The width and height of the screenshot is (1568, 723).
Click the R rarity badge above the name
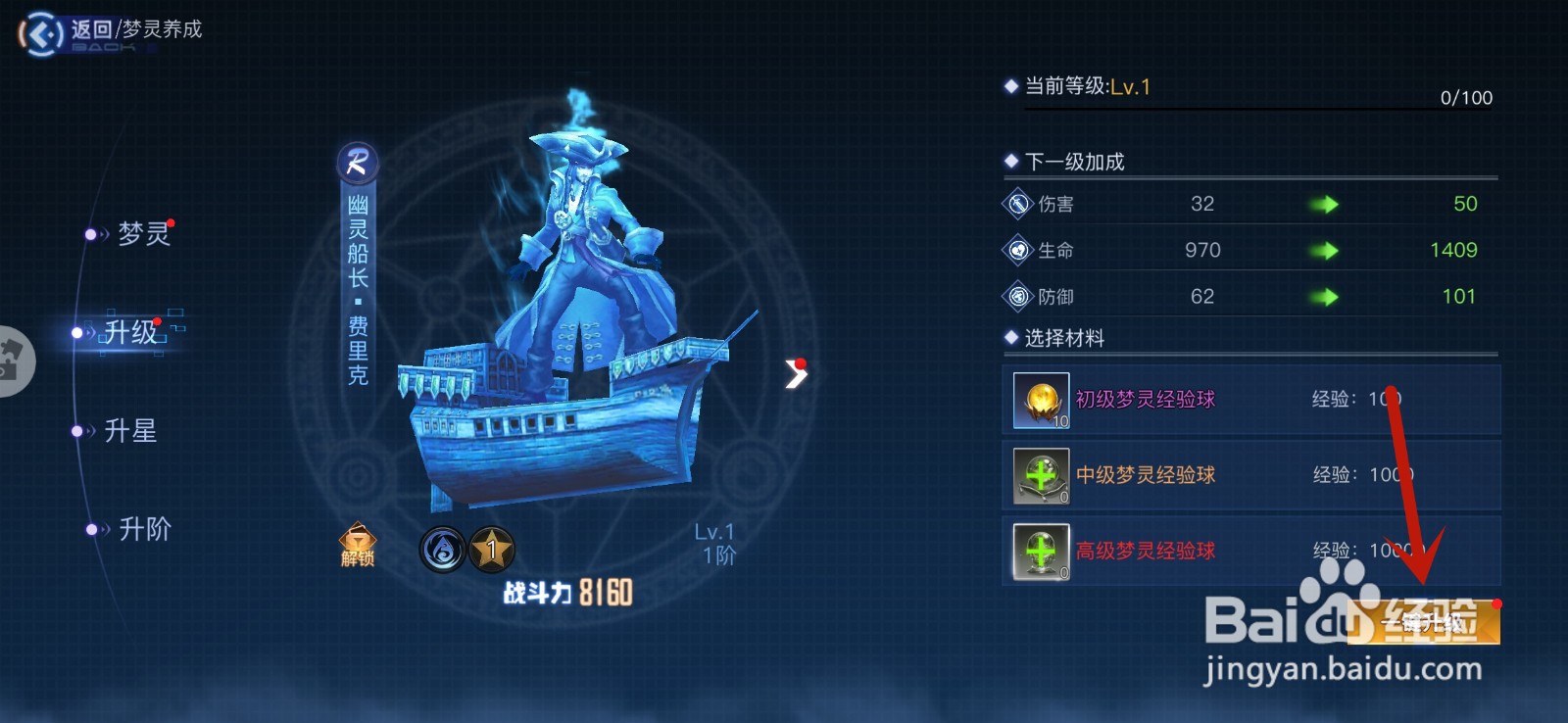[356, 163]
